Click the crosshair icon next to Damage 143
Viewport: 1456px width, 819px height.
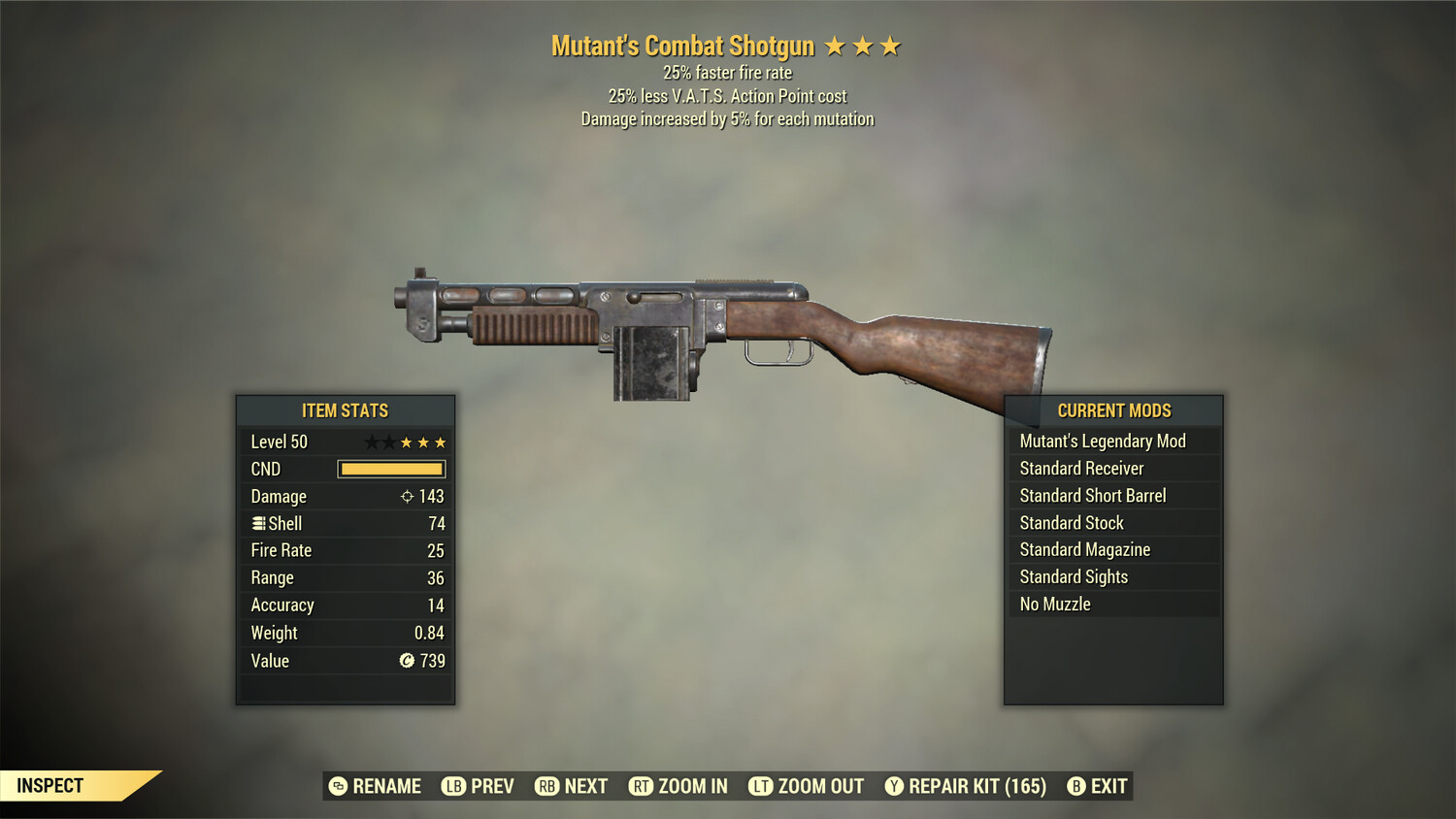[x=409, y=496]
